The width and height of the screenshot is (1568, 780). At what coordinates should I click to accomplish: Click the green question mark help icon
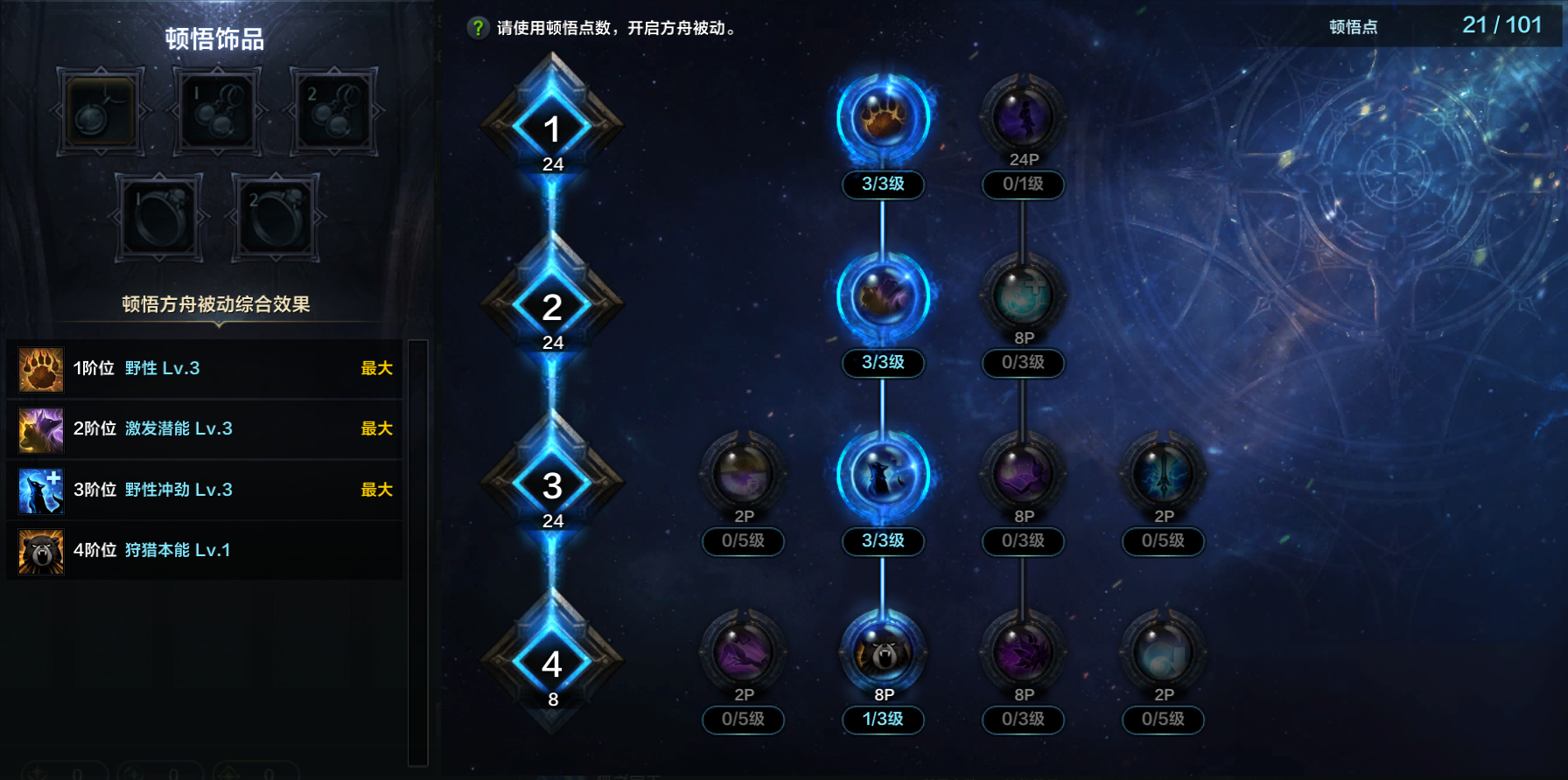click(x=477, y=25)
